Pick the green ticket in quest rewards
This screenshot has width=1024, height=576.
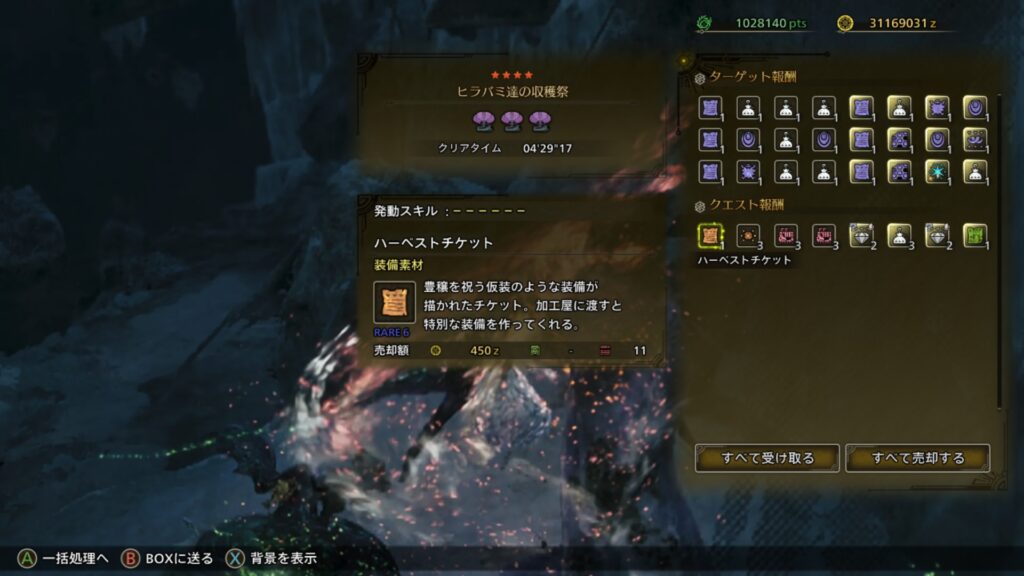pos(974,235)
